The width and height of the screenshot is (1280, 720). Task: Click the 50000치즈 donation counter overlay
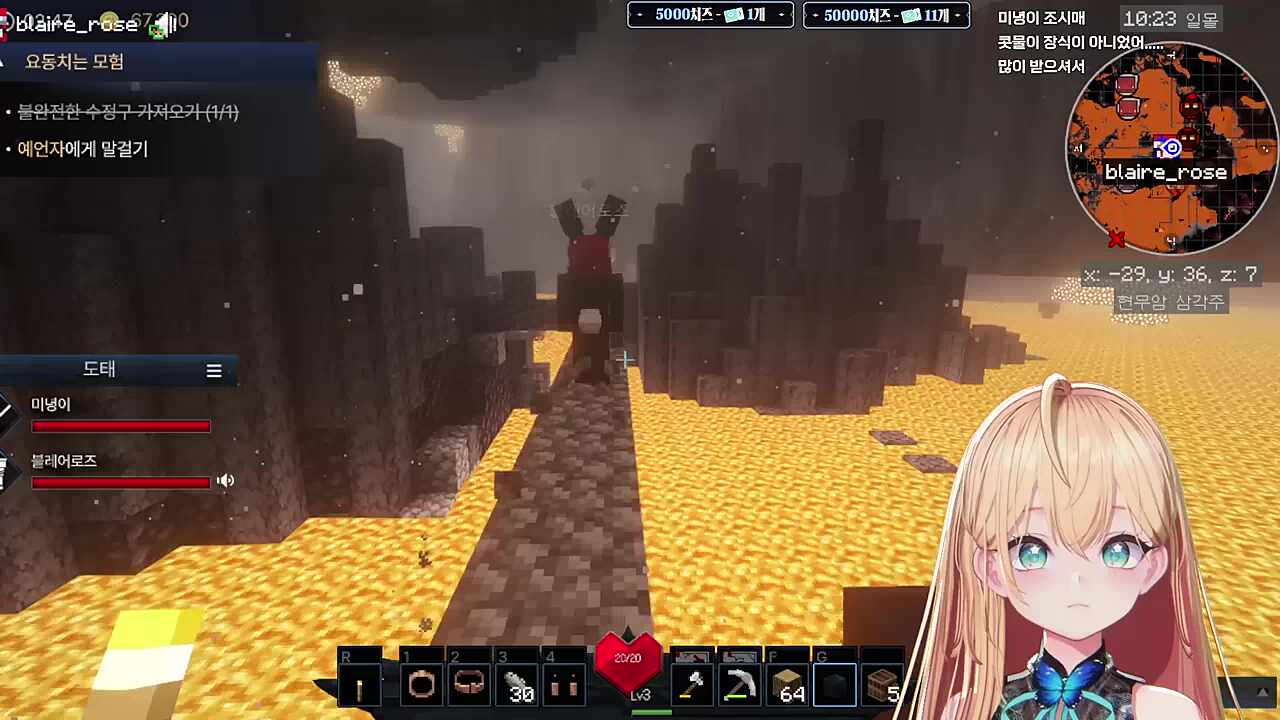886,15
